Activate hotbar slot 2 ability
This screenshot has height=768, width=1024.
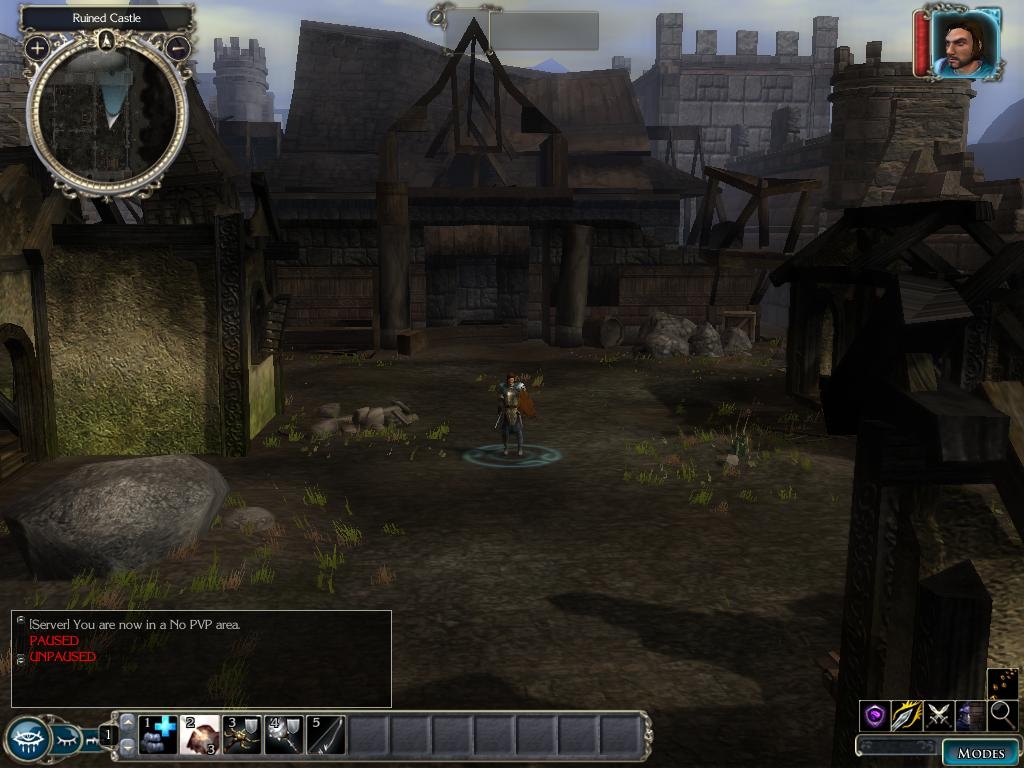(200, 735)
